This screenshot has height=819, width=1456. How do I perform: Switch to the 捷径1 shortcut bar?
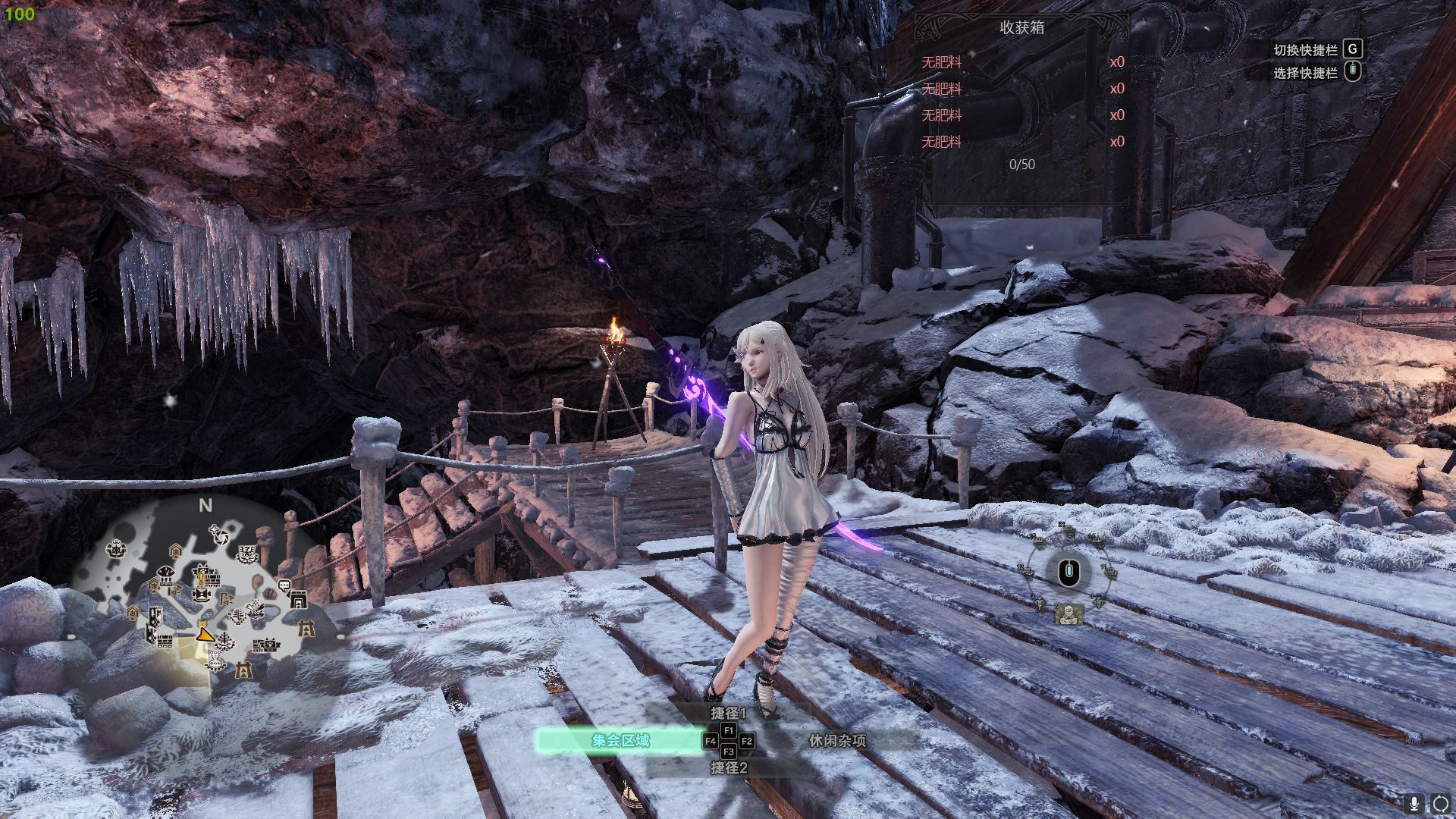(728, 713)
